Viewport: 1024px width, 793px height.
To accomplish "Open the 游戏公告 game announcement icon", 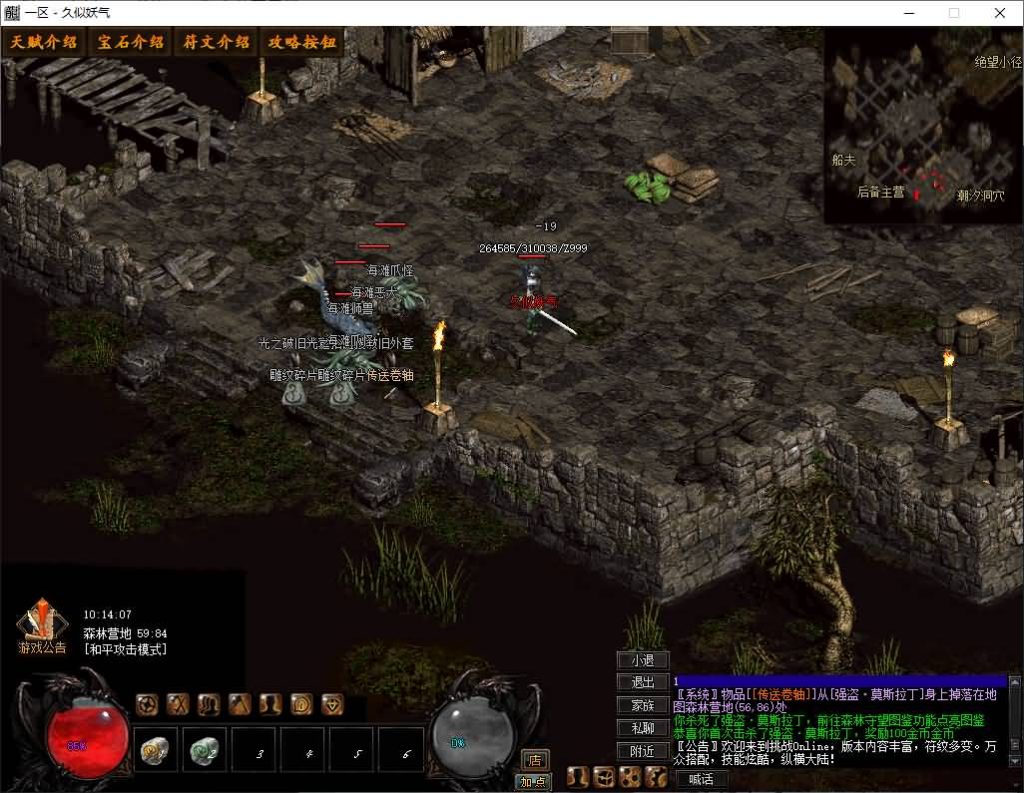I will (x=42, y=627).
